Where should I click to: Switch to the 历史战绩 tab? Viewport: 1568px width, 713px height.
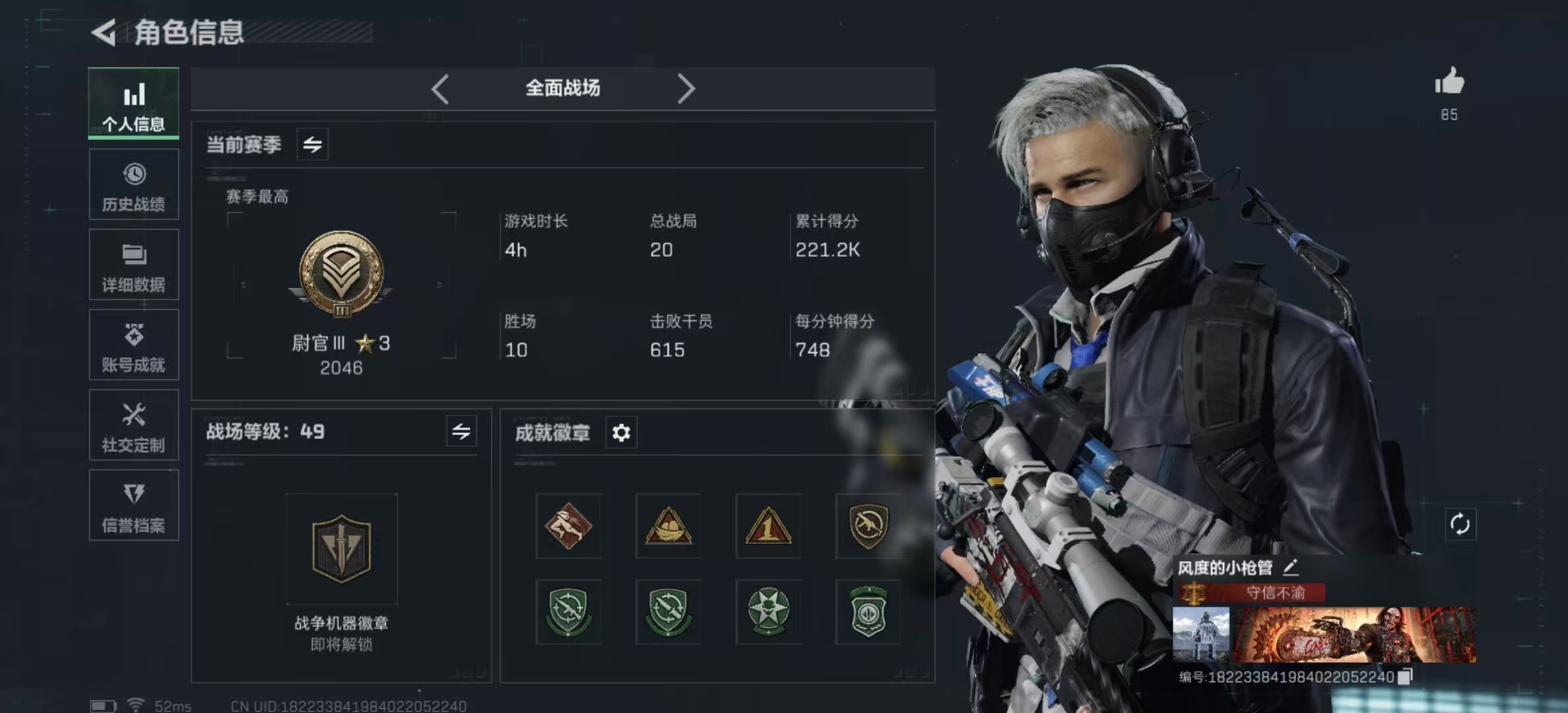(134, 185)
